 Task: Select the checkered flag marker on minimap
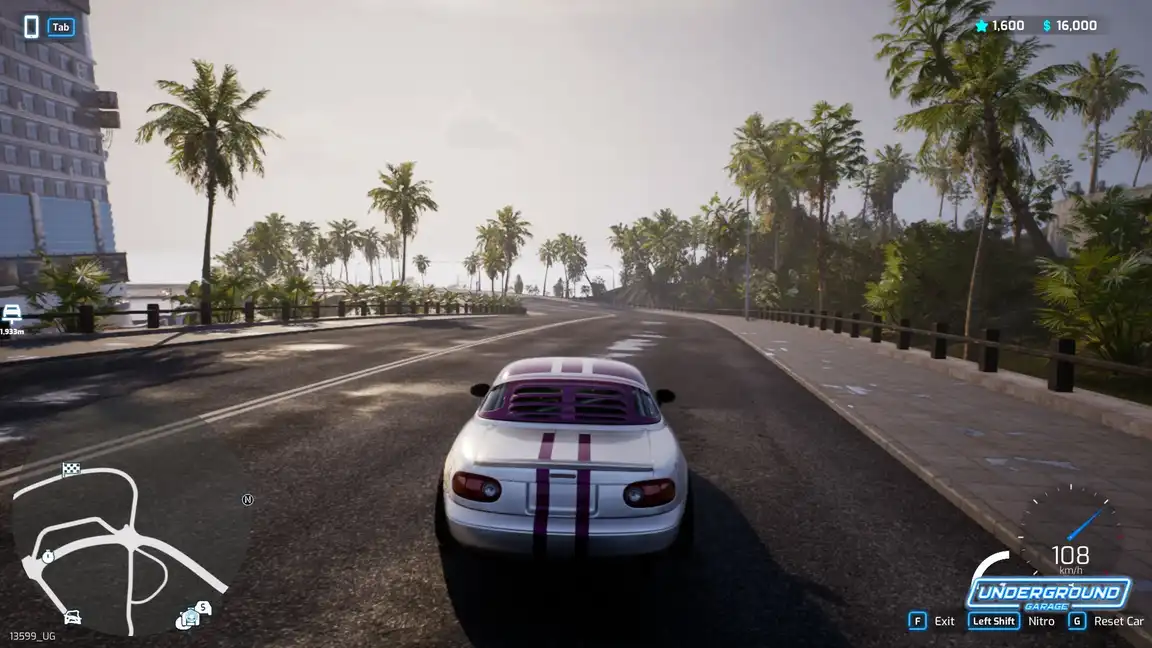pos(71,470)
